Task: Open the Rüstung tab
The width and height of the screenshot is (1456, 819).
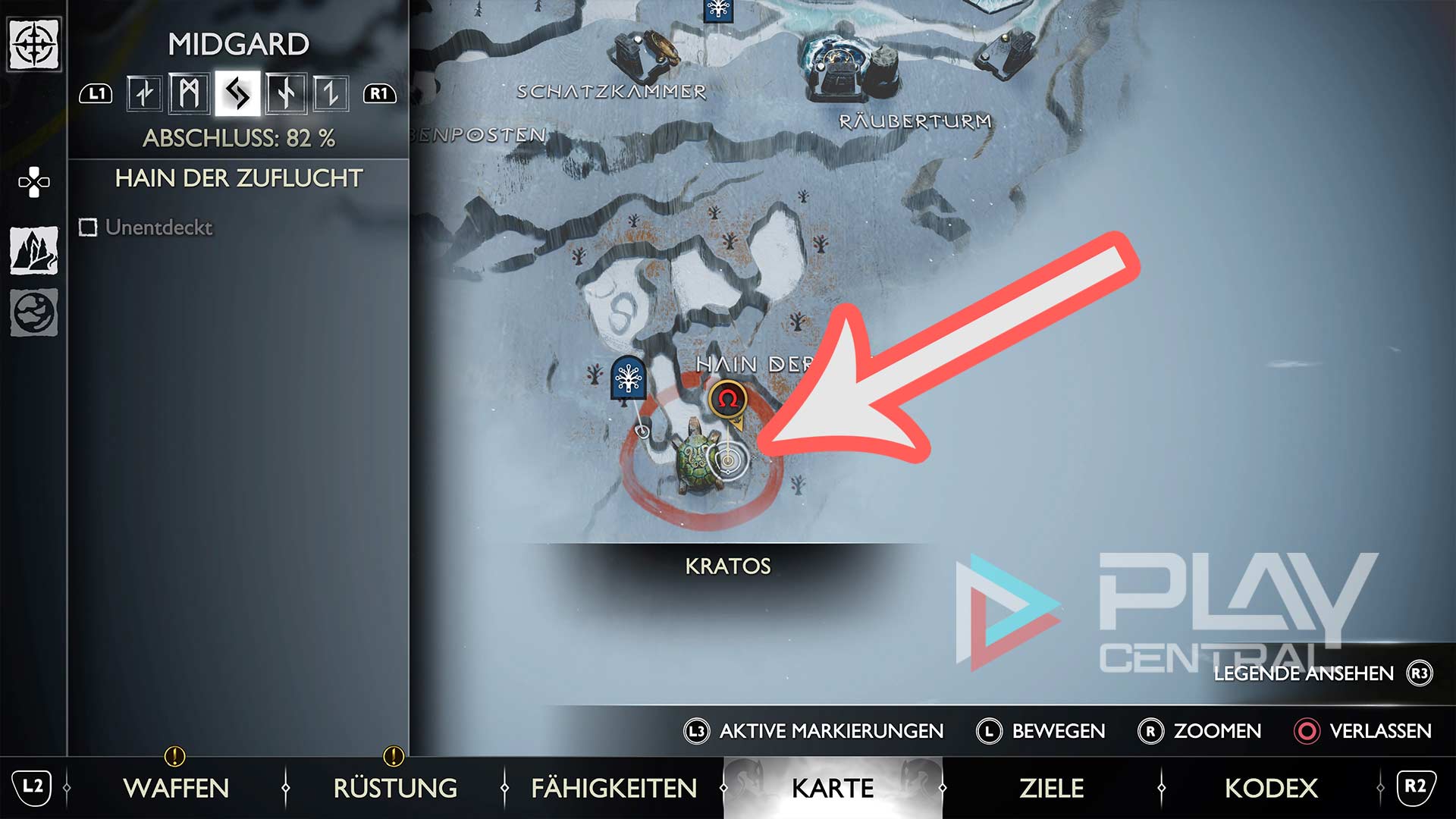Action: point(395,788)
